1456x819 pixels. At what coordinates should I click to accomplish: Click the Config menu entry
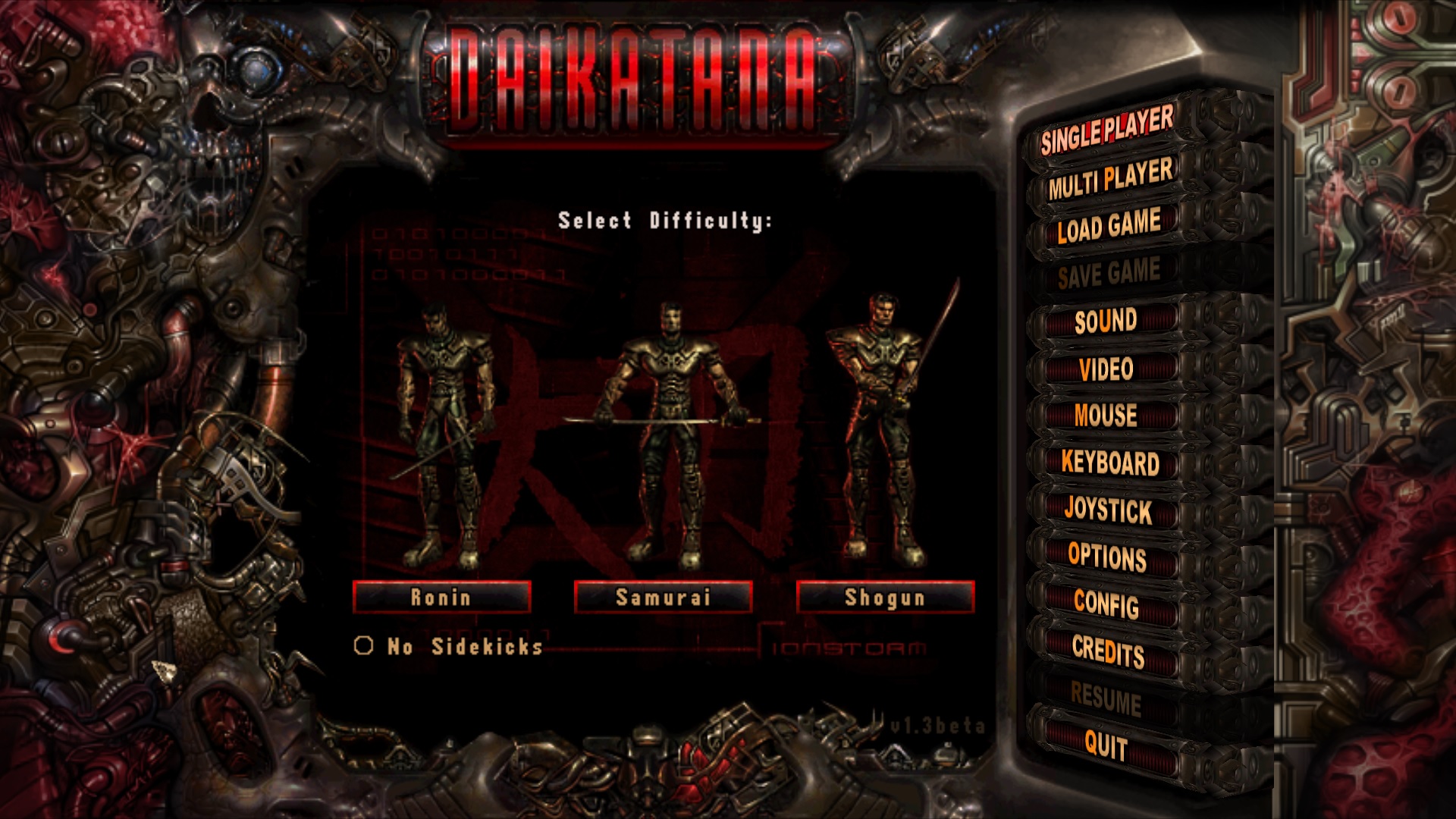coord(1106,604)
